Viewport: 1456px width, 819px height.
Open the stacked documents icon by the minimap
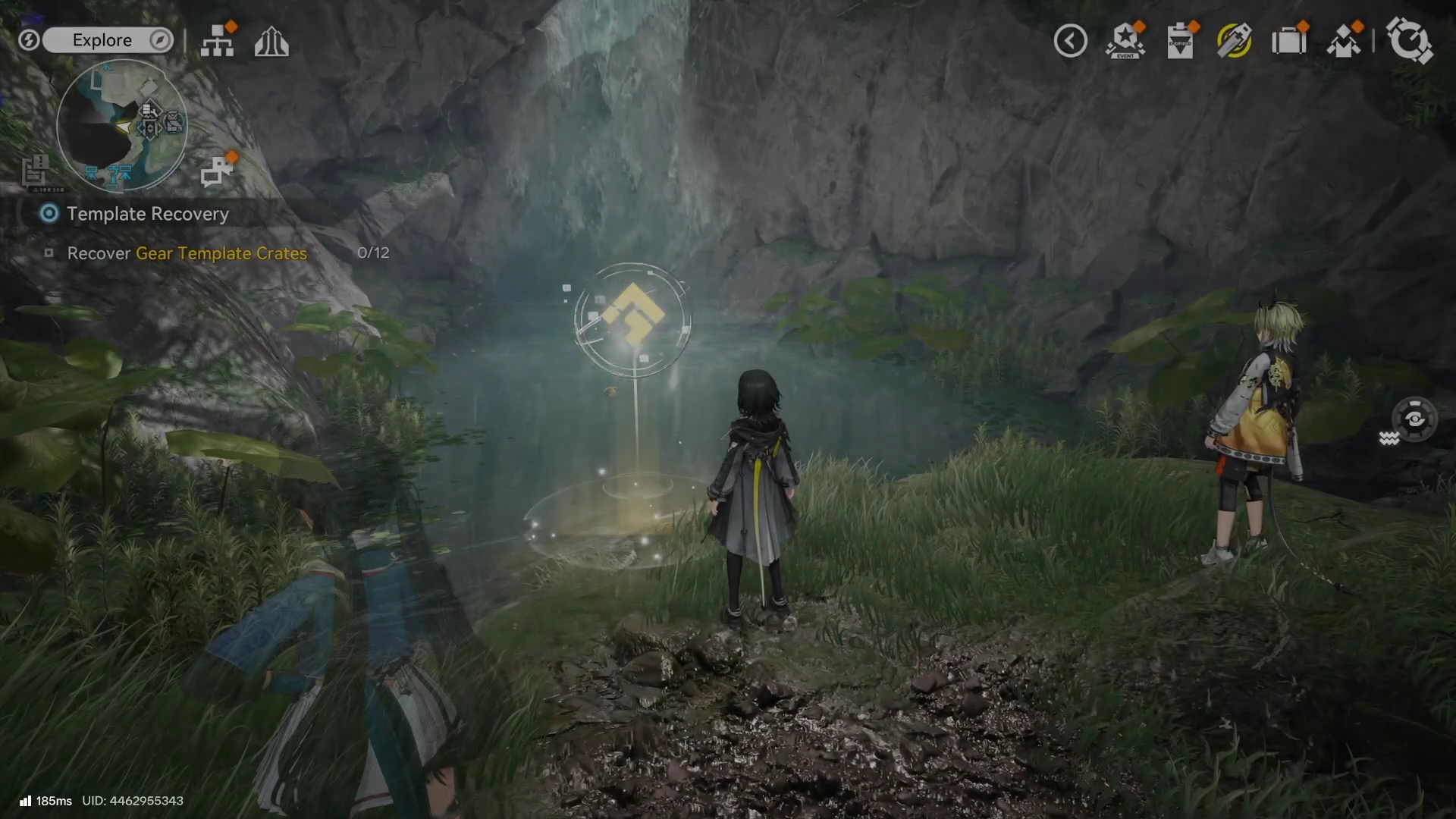(x=34, y=171)
